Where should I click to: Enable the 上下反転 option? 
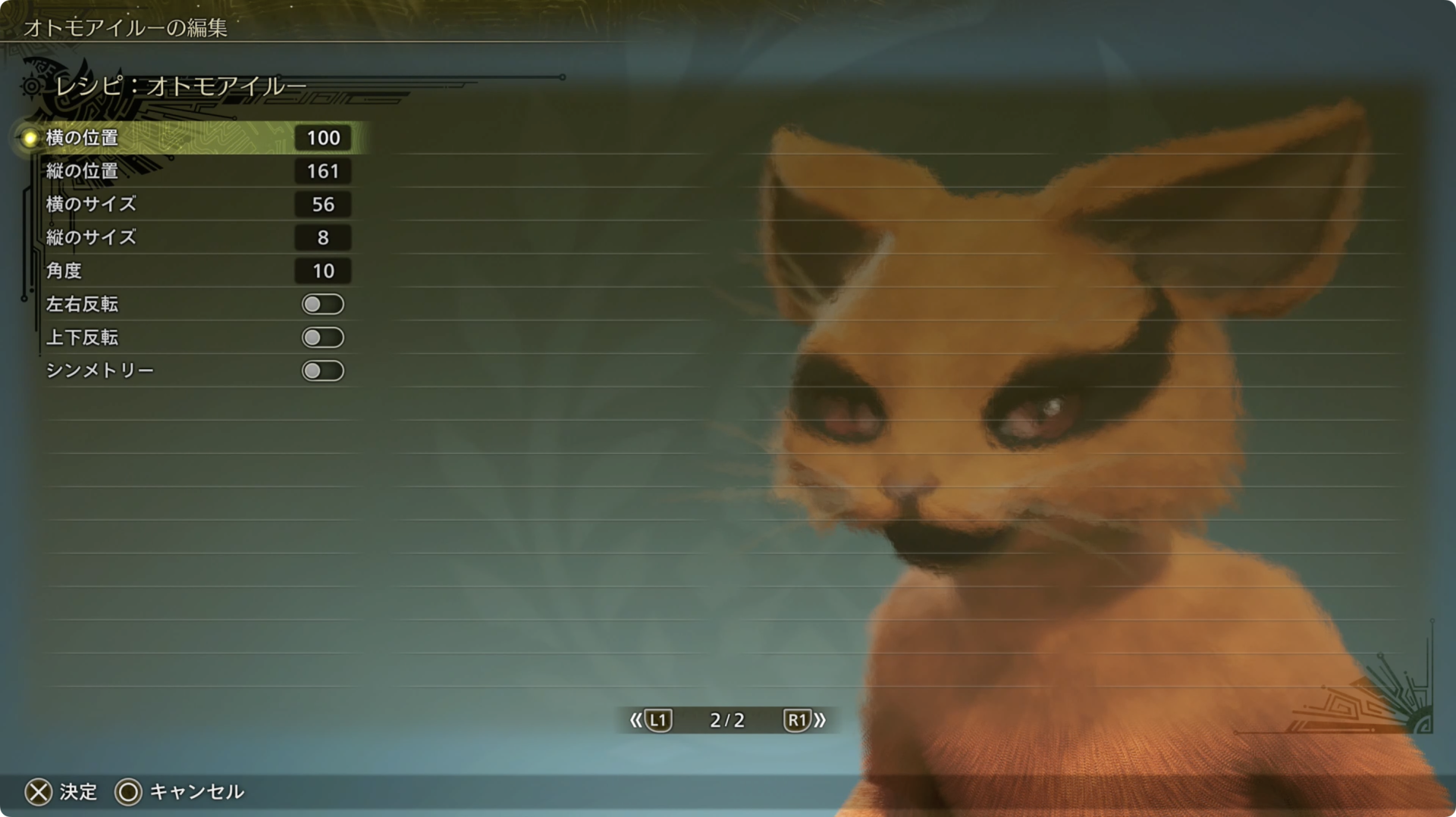click(322, 337)
